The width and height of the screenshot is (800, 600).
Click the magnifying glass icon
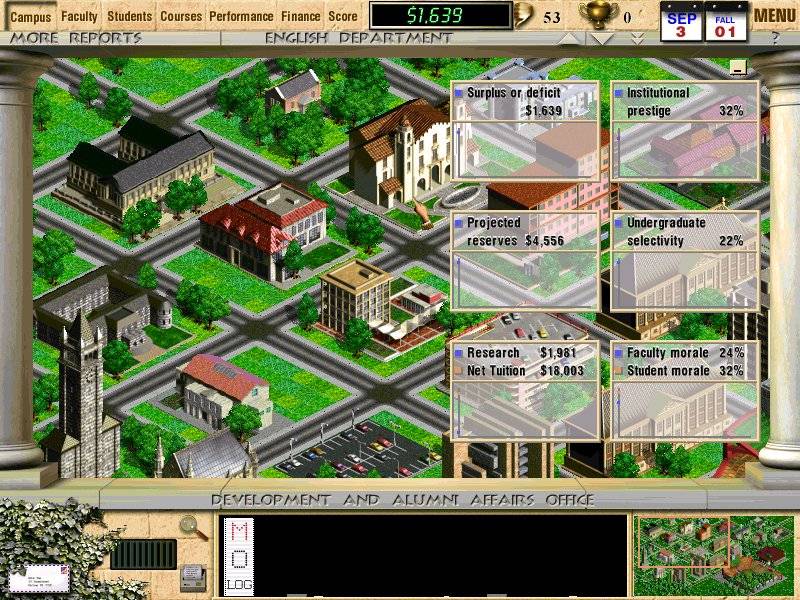188,526
